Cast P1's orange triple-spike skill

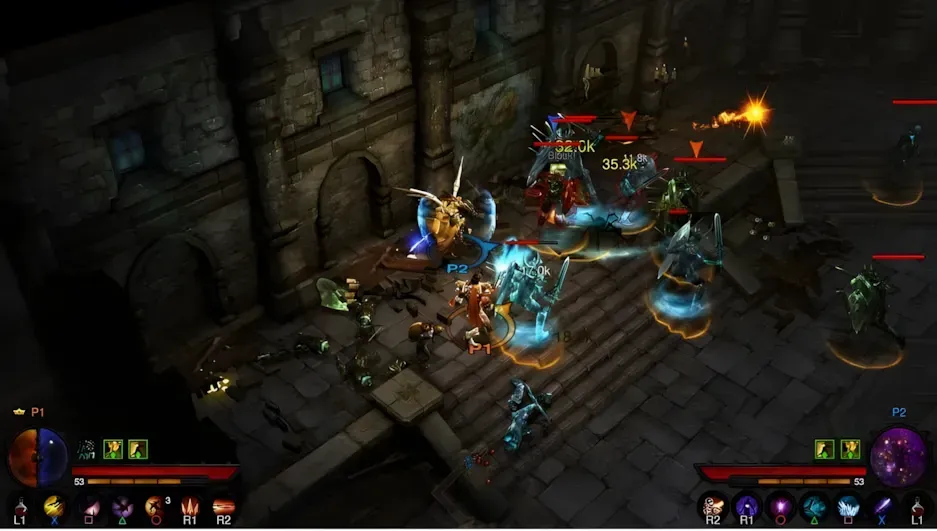click(x=189, y=507)
